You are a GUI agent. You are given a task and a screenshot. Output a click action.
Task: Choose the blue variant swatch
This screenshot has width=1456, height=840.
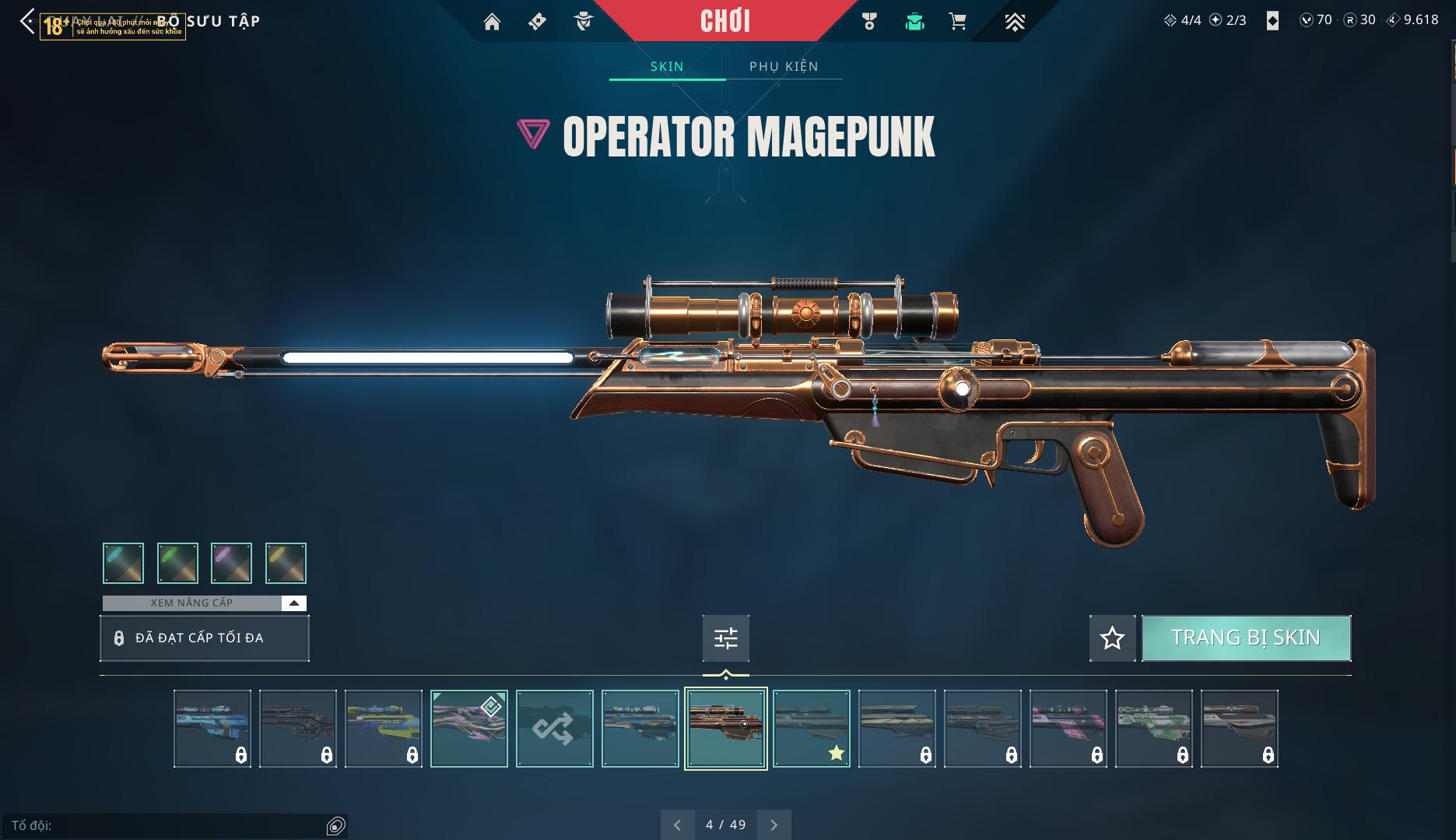pos(123,563)
